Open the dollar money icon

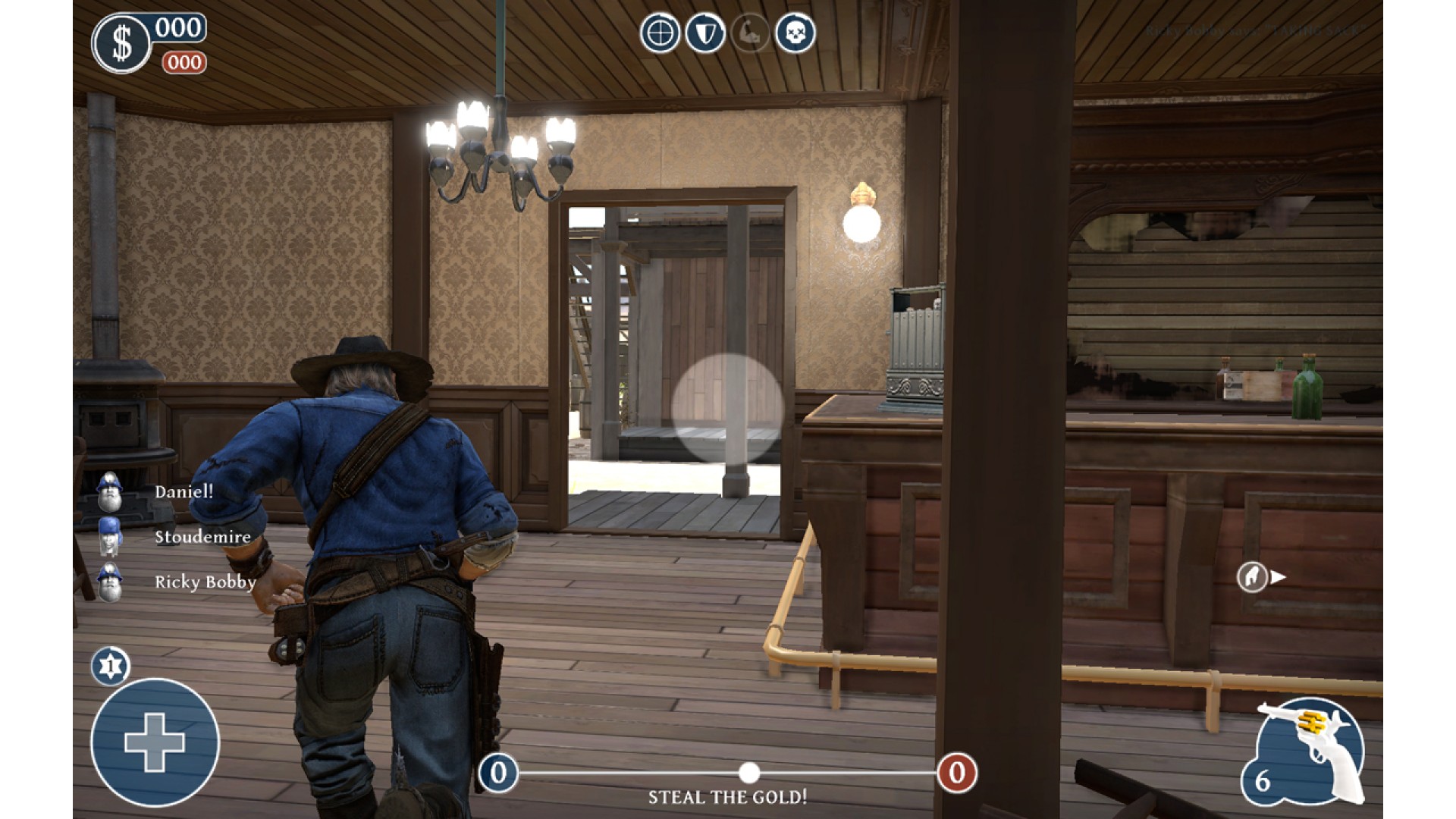pyautogui.click(x=121, y=44)
